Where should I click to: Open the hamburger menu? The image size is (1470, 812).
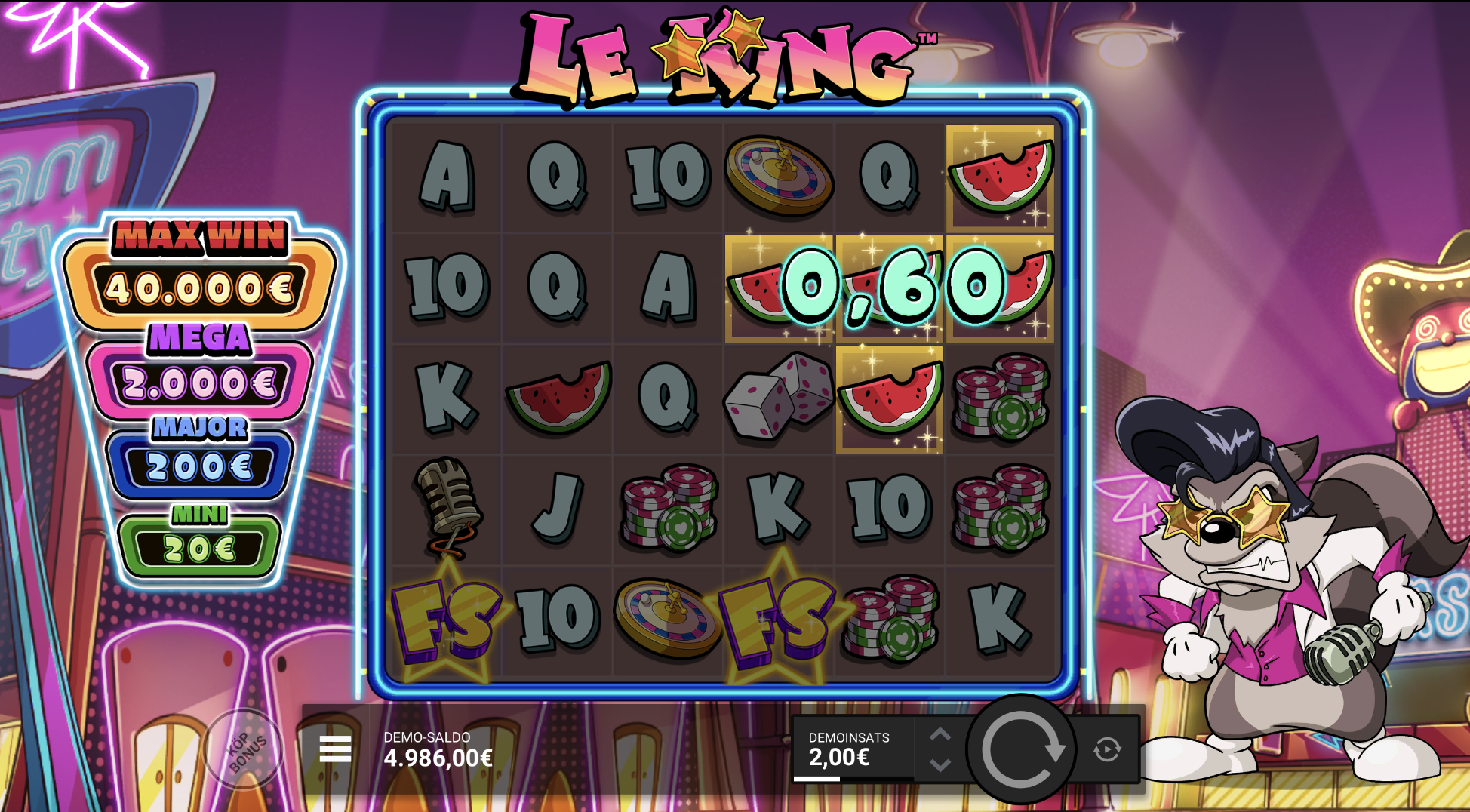point(335,749)
